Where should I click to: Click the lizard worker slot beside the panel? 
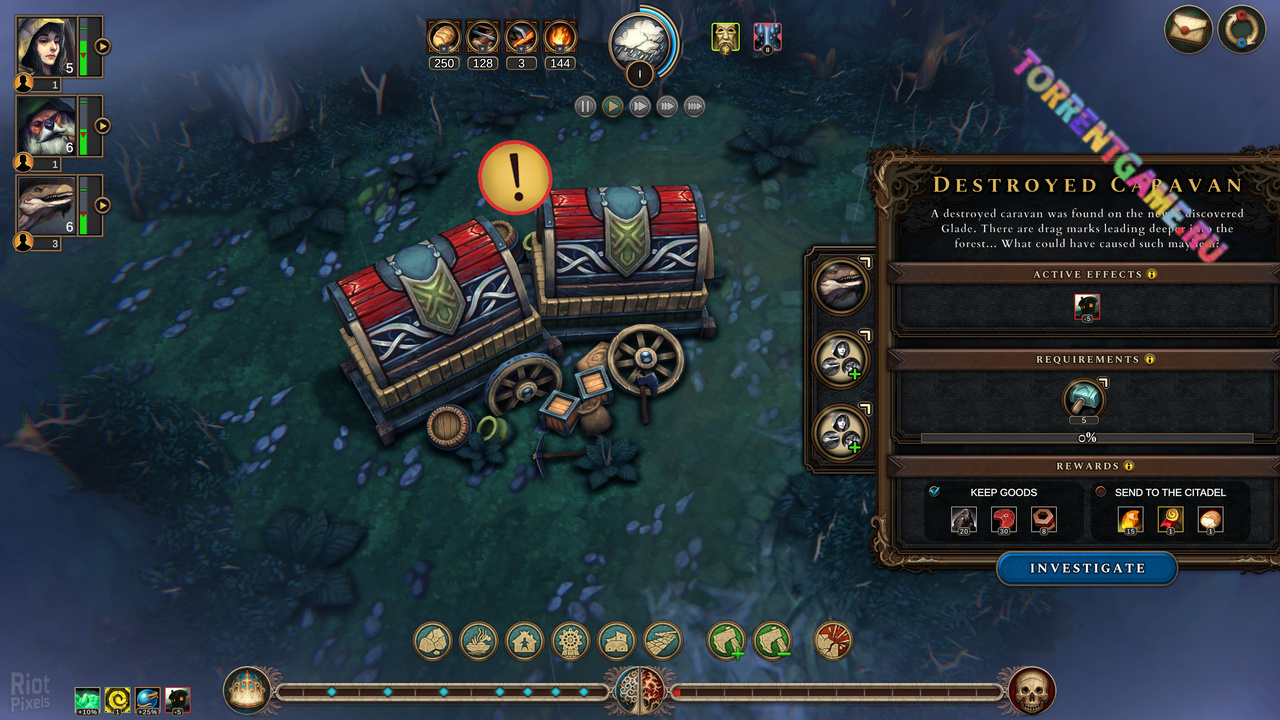click(x=841, y=286)
